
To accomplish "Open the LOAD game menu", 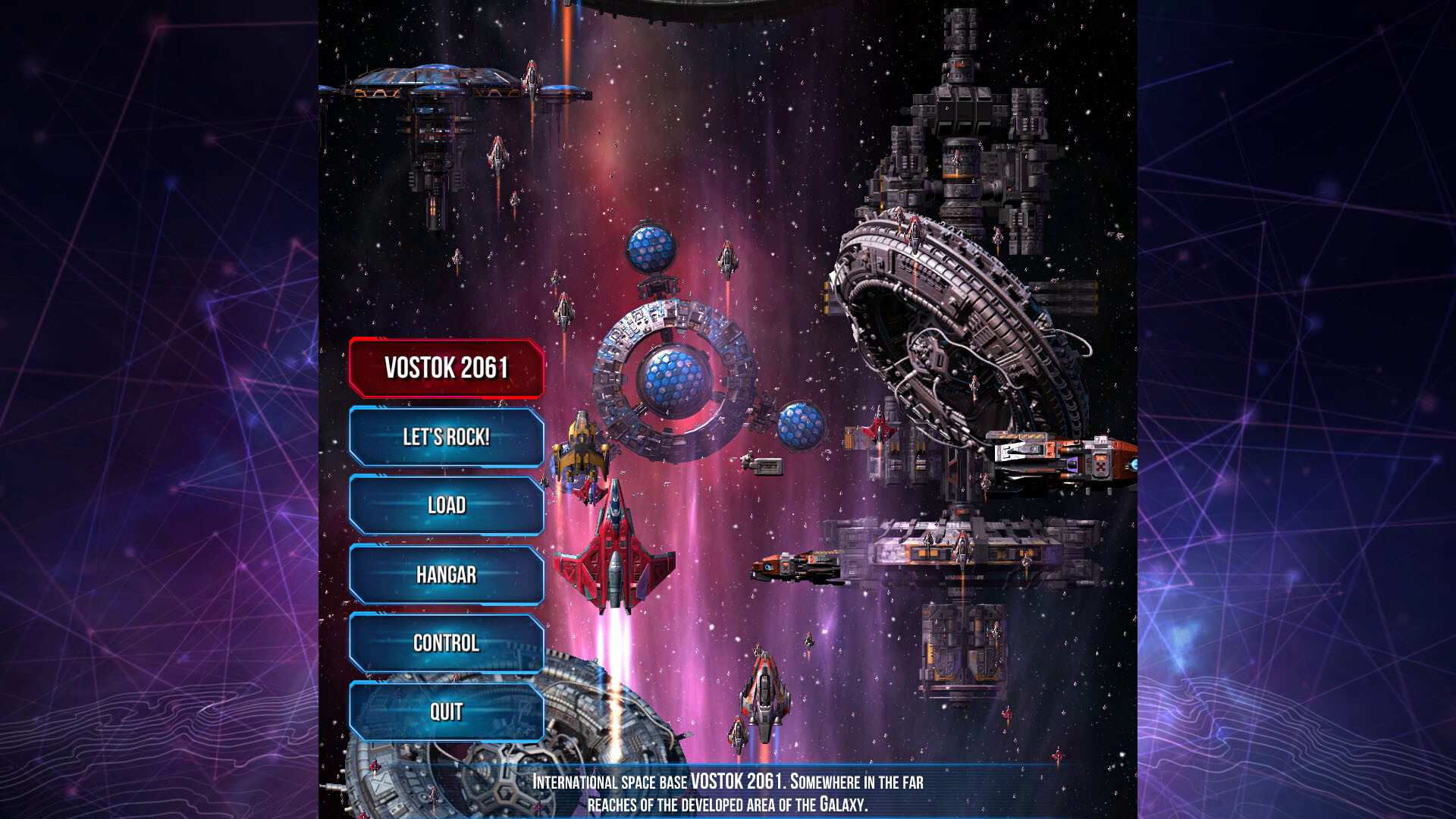I will point(446,504).
